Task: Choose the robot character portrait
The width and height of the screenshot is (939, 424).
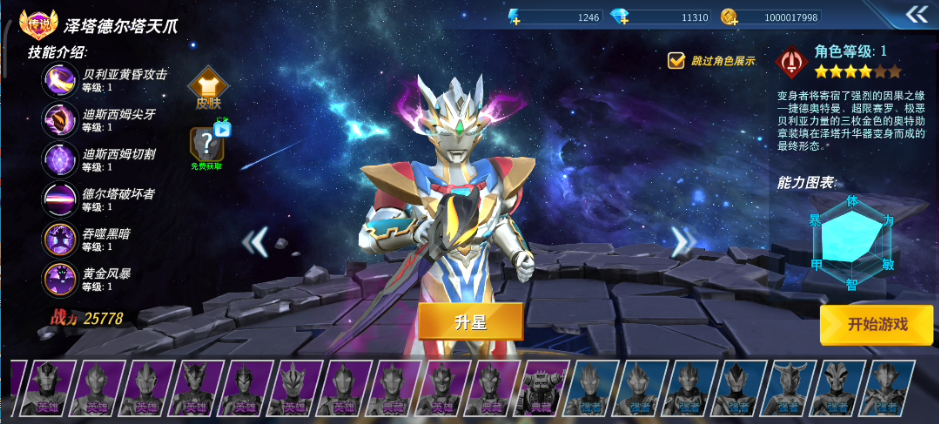Action: pyautogui.click(x=540, y=388)
